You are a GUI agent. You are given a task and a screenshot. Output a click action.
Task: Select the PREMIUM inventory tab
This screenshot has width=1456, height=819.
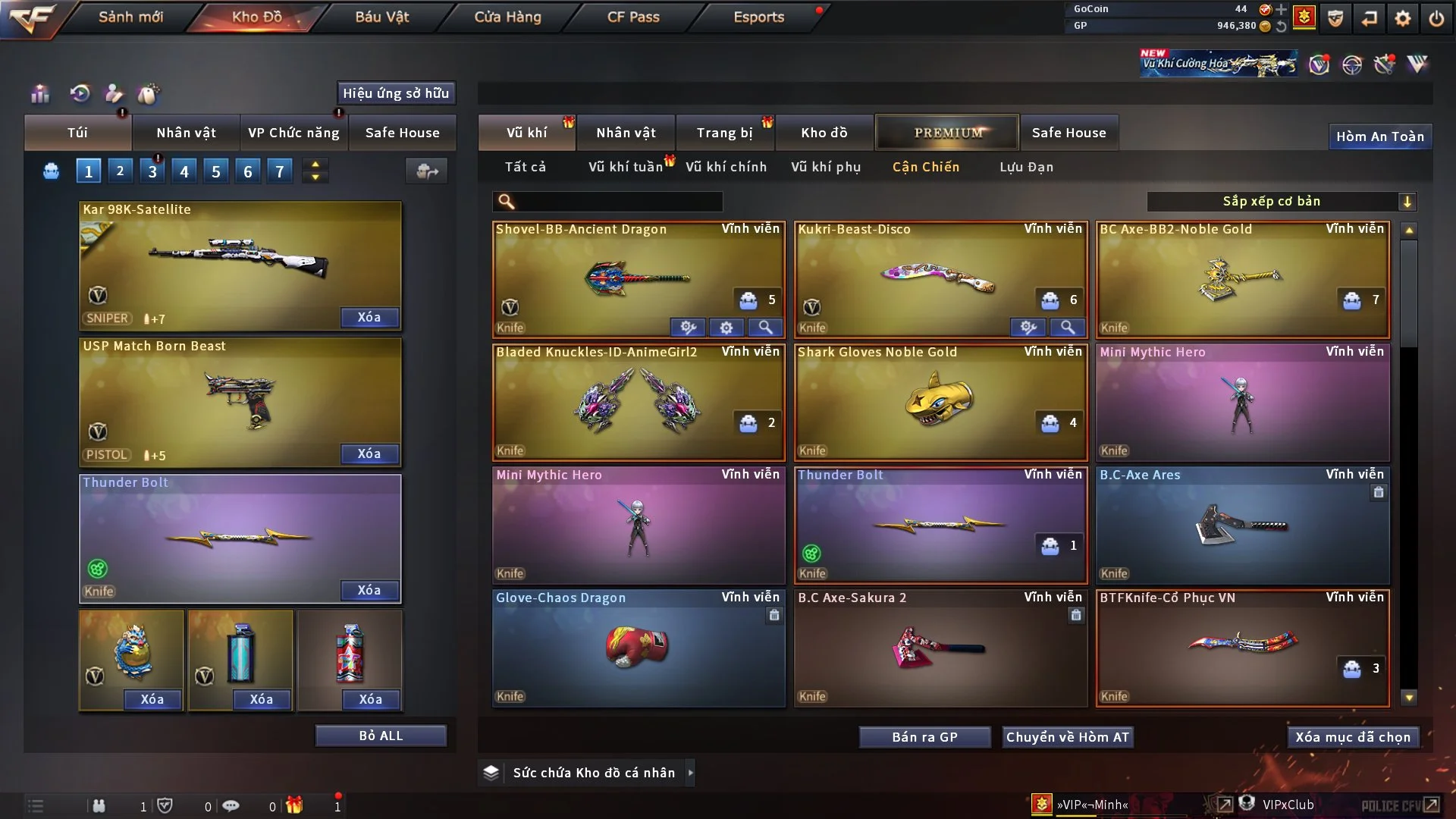pos(947,133)
